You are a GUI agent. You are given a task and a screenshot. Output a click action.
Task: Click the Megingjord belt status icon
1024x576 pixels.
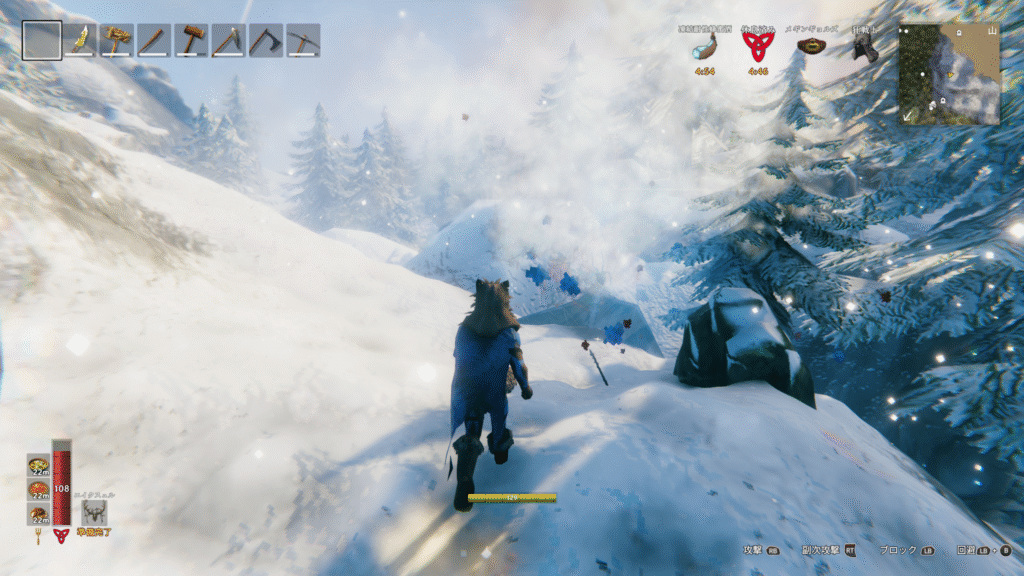click(810, 46)
